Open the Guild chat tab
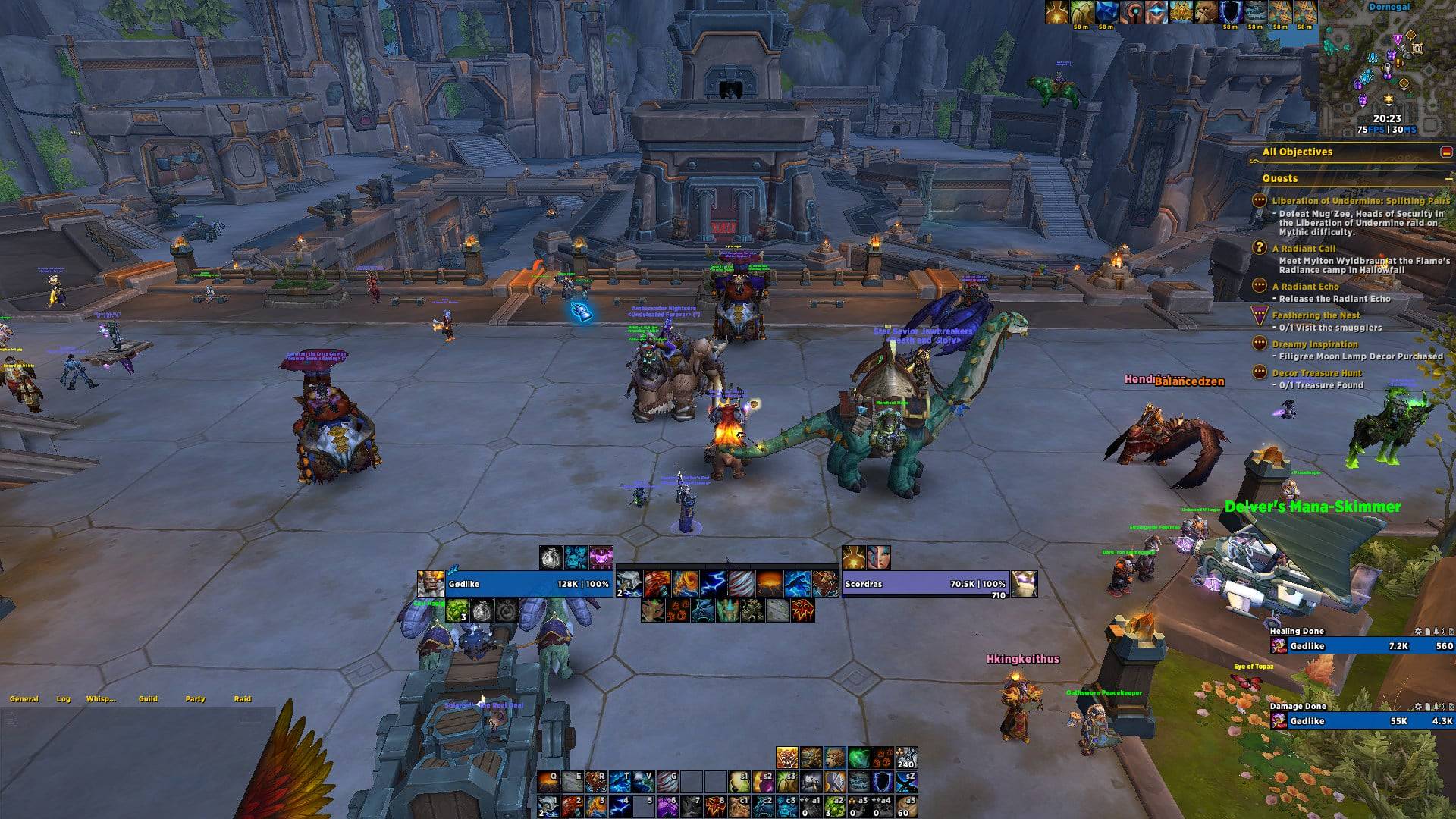This screenshot has width=1456, height=819. (148, 699)
